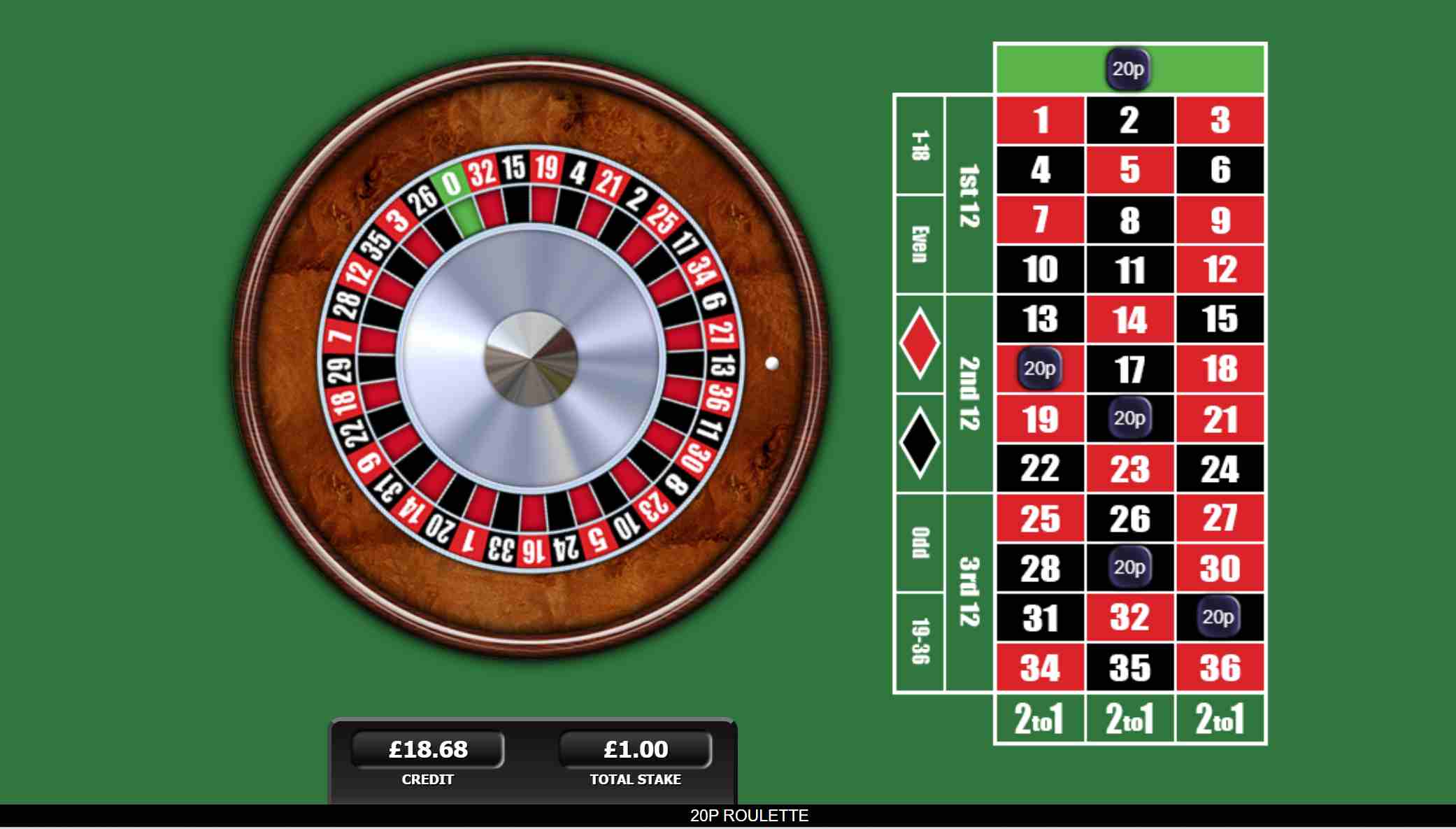Click the green zero strip on the table
Viewport: 1456px width, 829px height.
[x=1049, y=69]
